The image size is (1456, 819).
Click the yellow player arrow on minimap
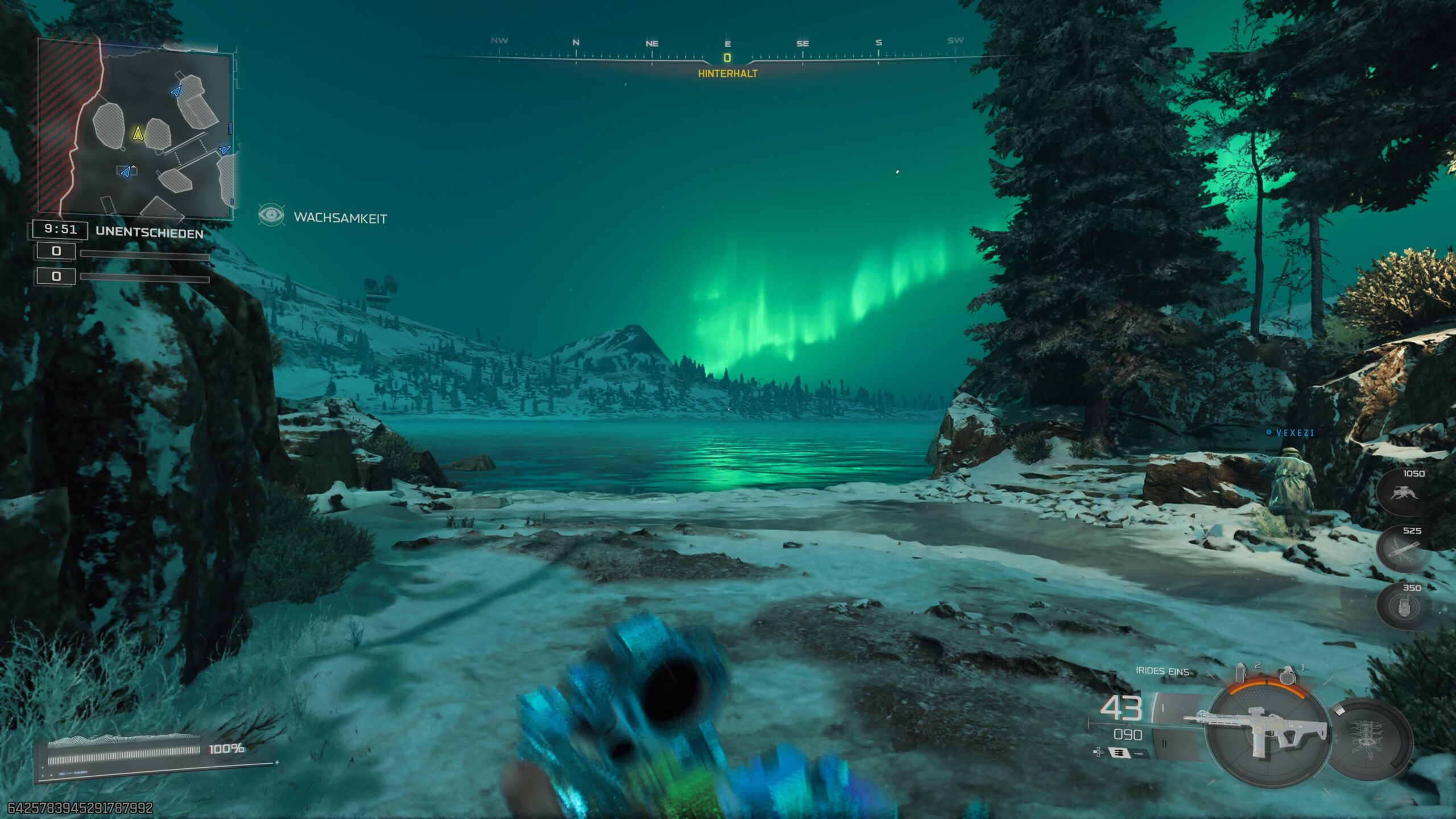(x=138, y=133)
